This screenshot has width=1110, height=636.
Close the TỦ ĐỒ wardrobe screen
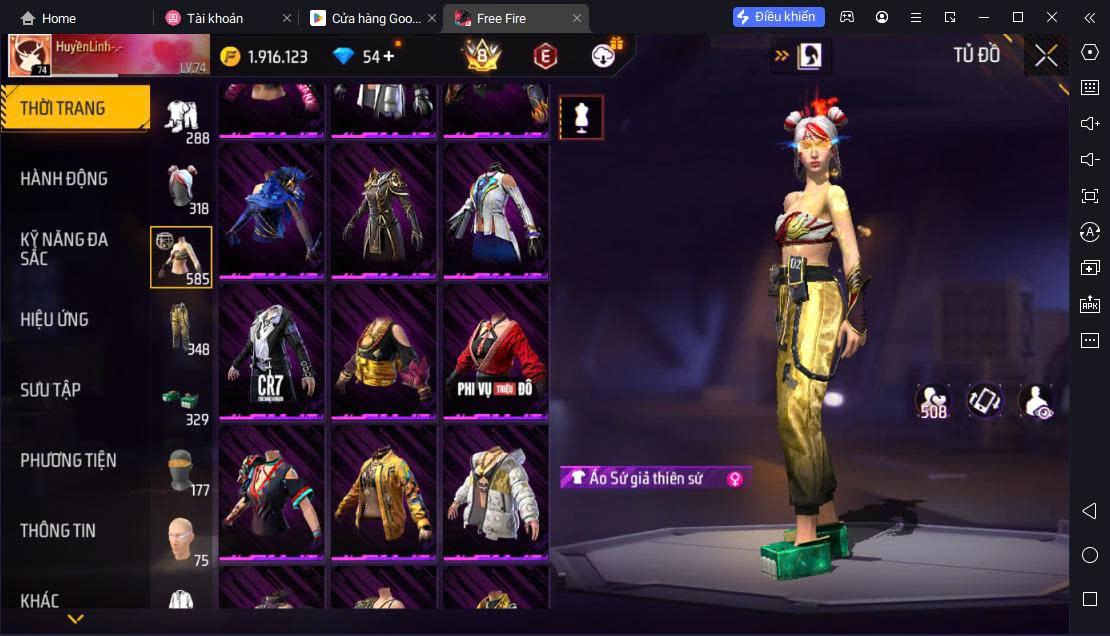tap(1046, 56)
